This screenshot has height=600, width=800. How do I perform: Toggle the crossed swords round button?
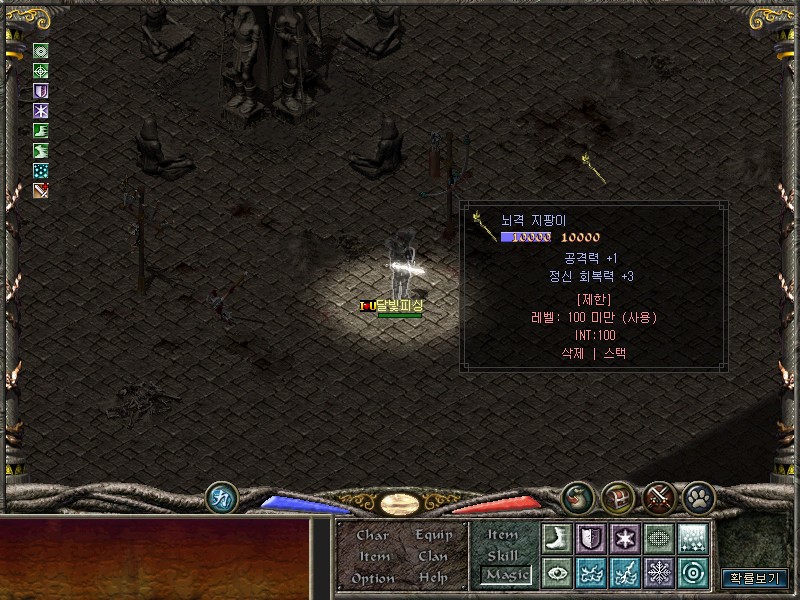[x=657, y=497]
